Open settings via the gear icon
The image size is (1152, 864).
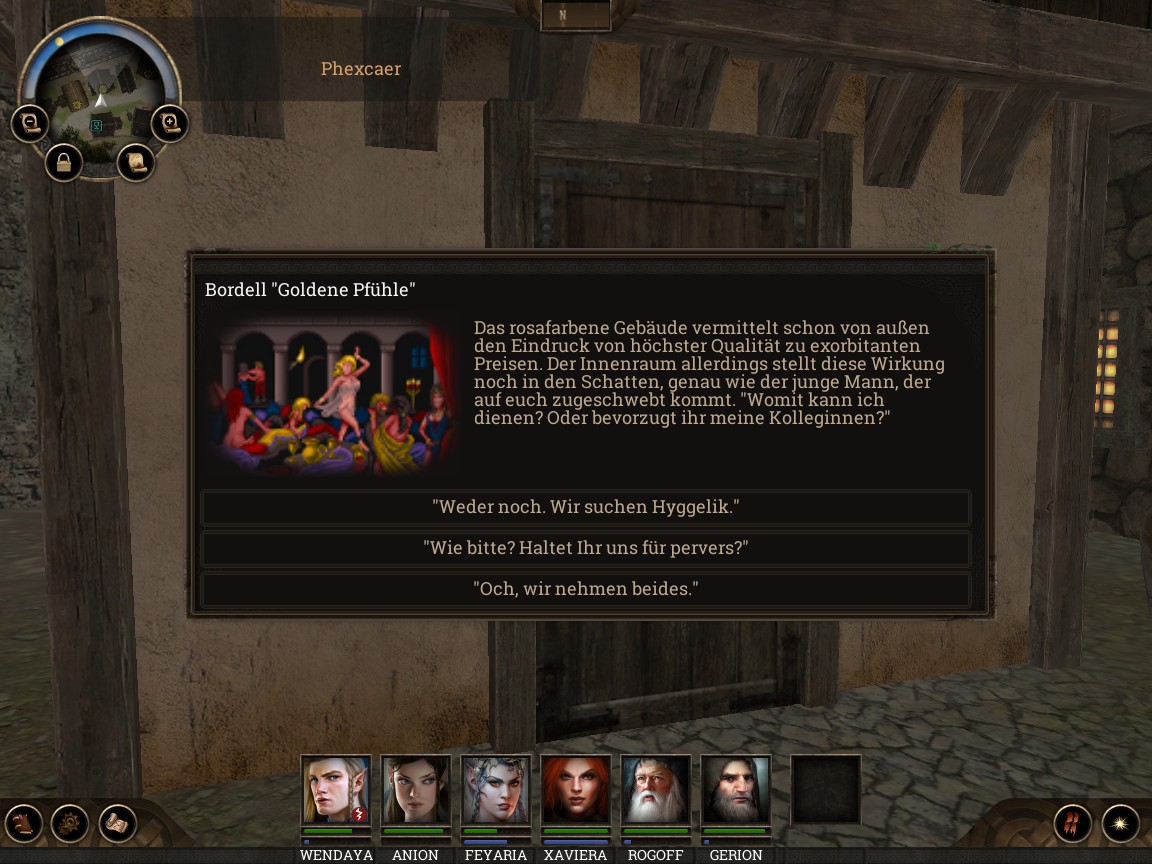pos(70,823)
